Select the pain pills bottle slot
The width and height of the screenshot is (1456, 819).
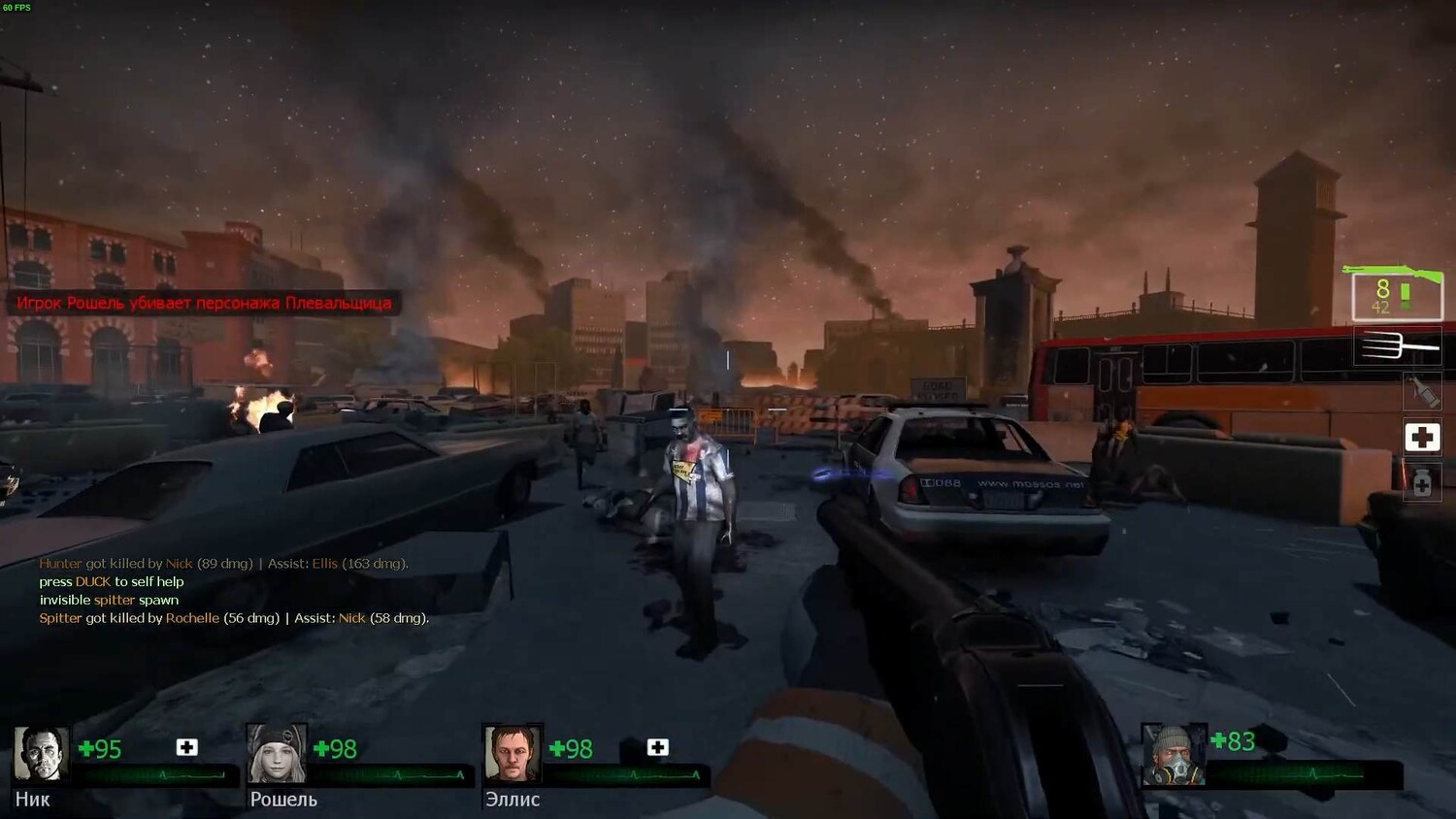pyautogui.click(x=1422, y=482)
